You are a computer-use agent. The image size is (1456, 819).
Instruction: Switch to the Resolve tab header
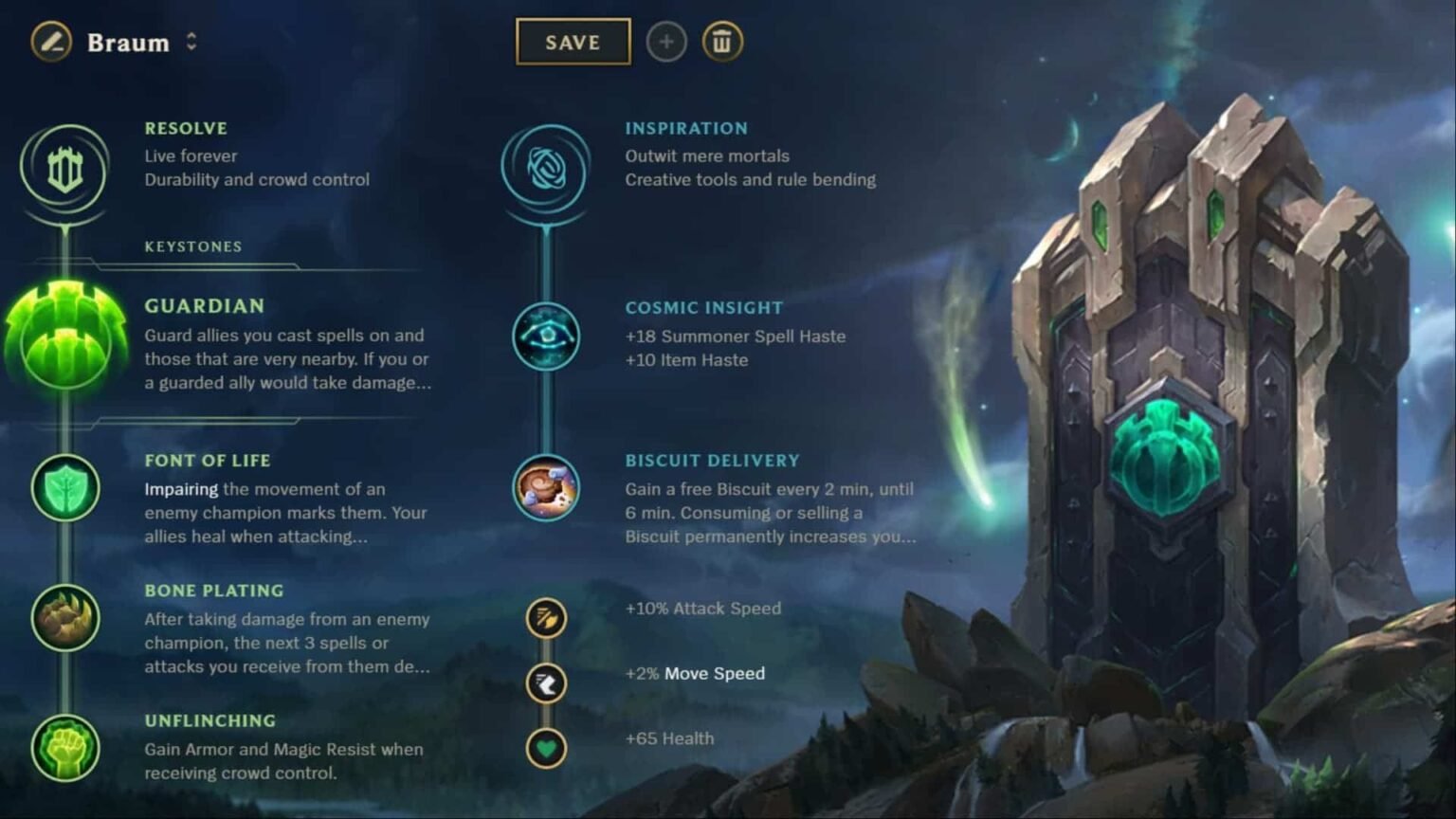pos(186,128)
